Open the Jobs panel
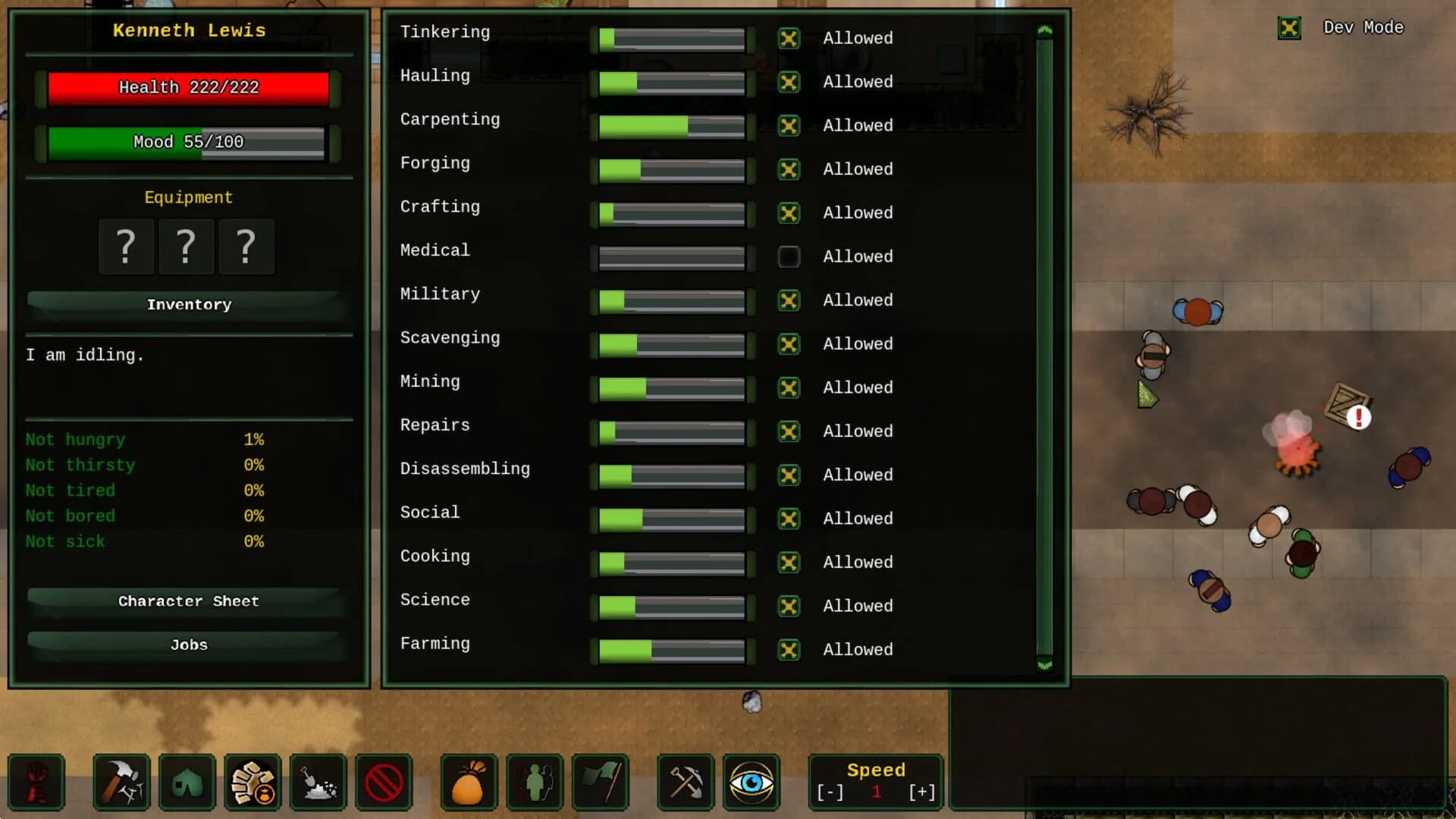This screenshot has width=1456, height=819. coord(188,645)
